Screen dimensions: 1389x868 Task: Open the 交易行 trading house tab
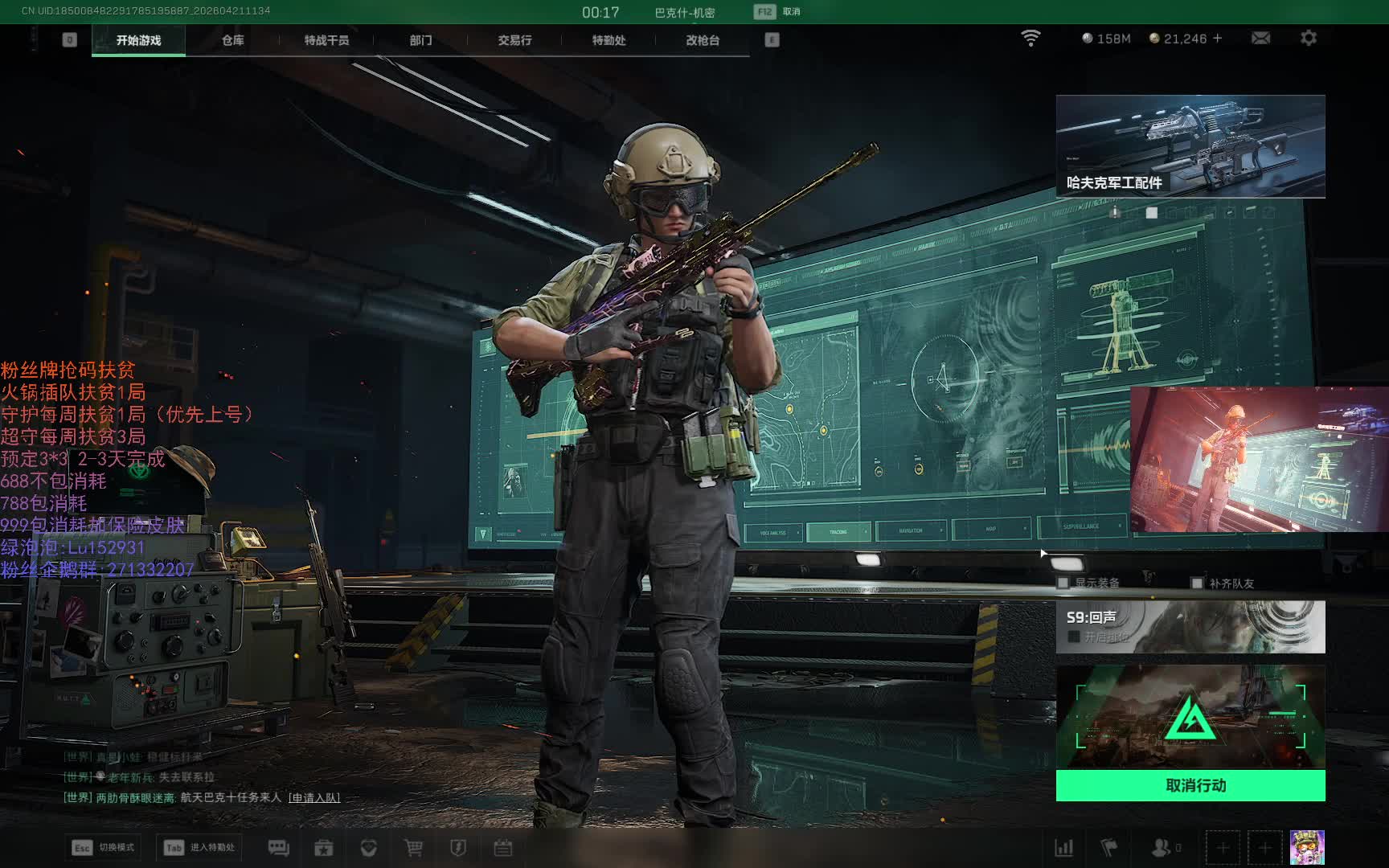tap(514, 40)
